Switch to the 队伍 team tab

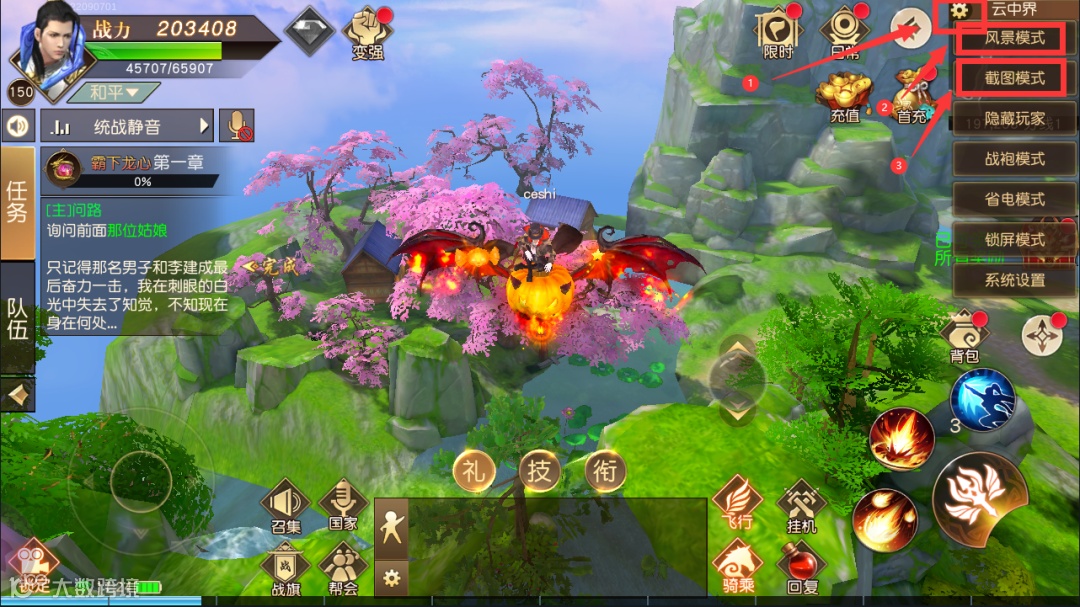click(17, 319)
